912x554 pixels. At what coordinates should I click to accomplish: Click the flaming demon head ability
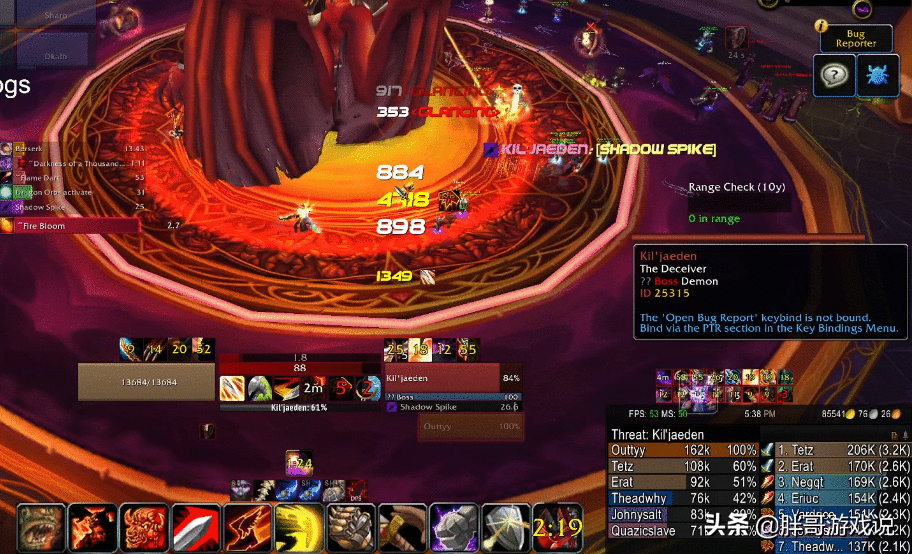pos(91,526)
